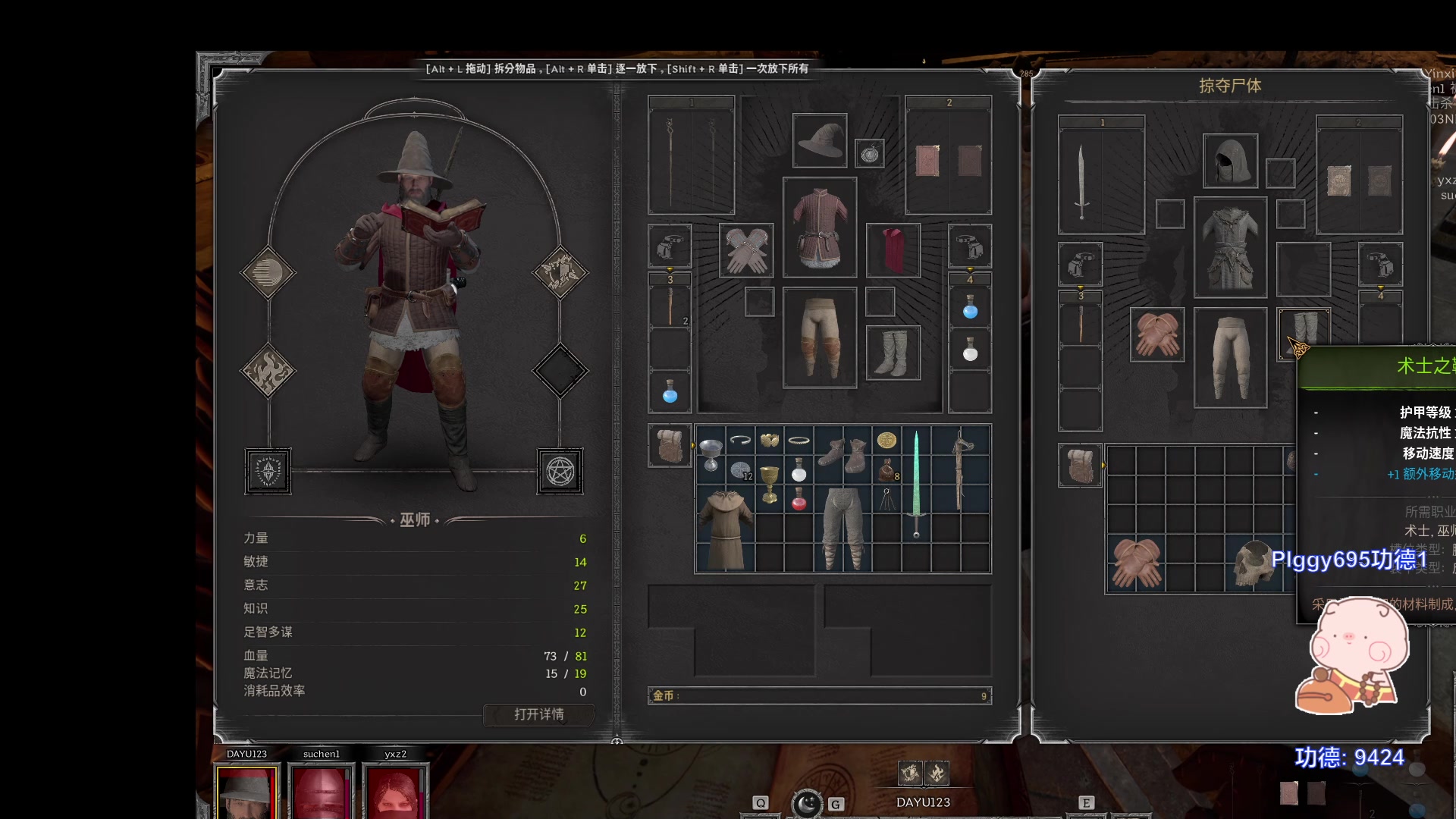Choose the golden goblet in the backpack
This screenshot has height=819, width=1456.
pos(770,482)
